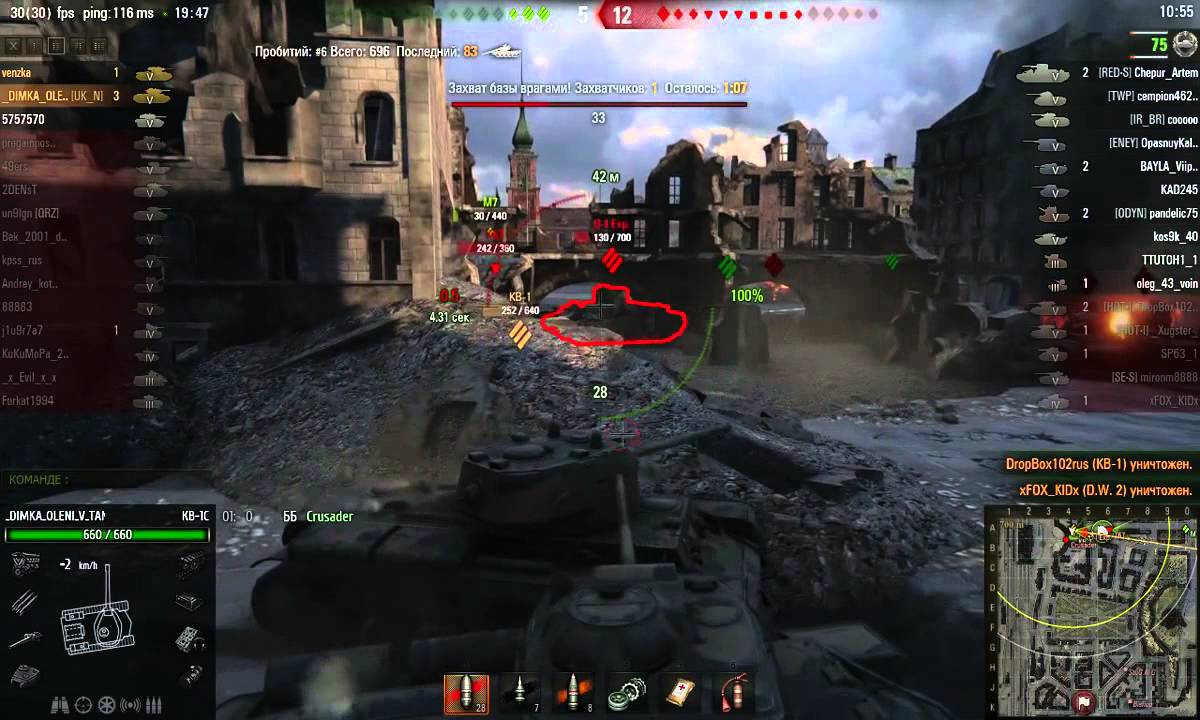This screenshot has height=720, width=1200.
Task: Select enemy oleg_43_voin in the enemy list
Action: [x=1166, y=284]
